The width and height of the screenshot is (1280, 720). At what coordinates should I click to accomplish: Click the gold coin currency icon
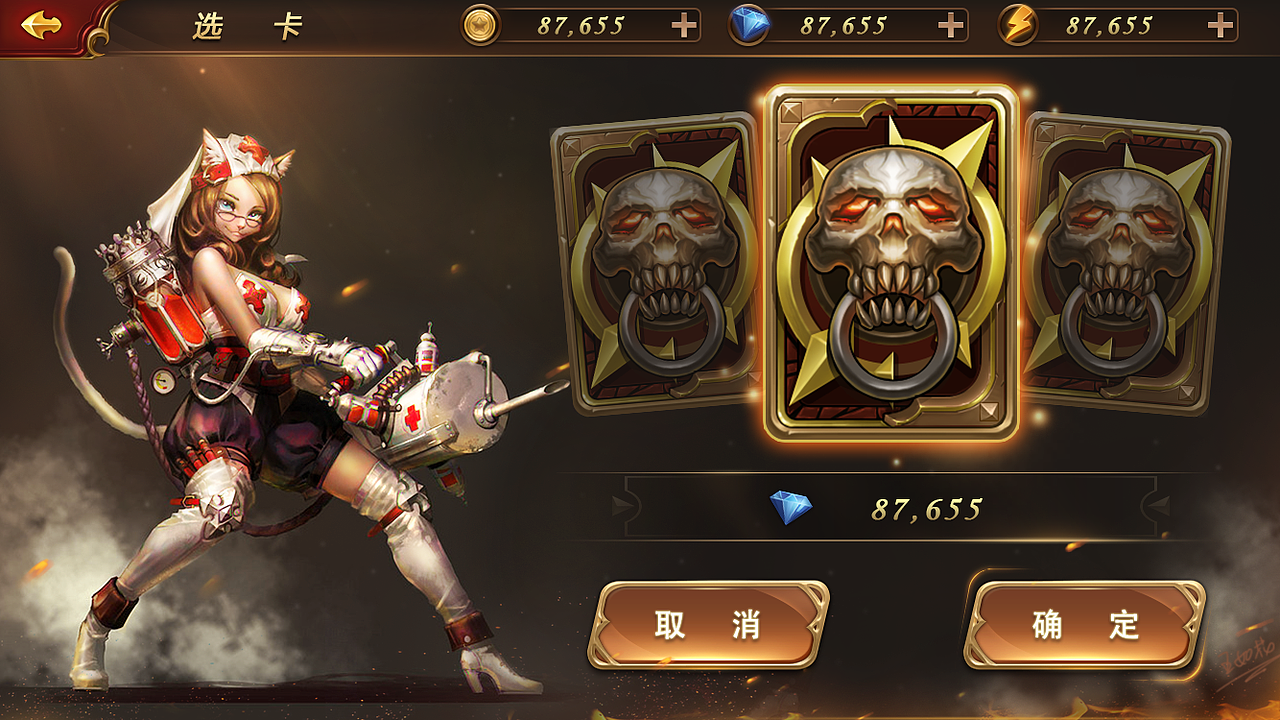[x=482, y=22]
